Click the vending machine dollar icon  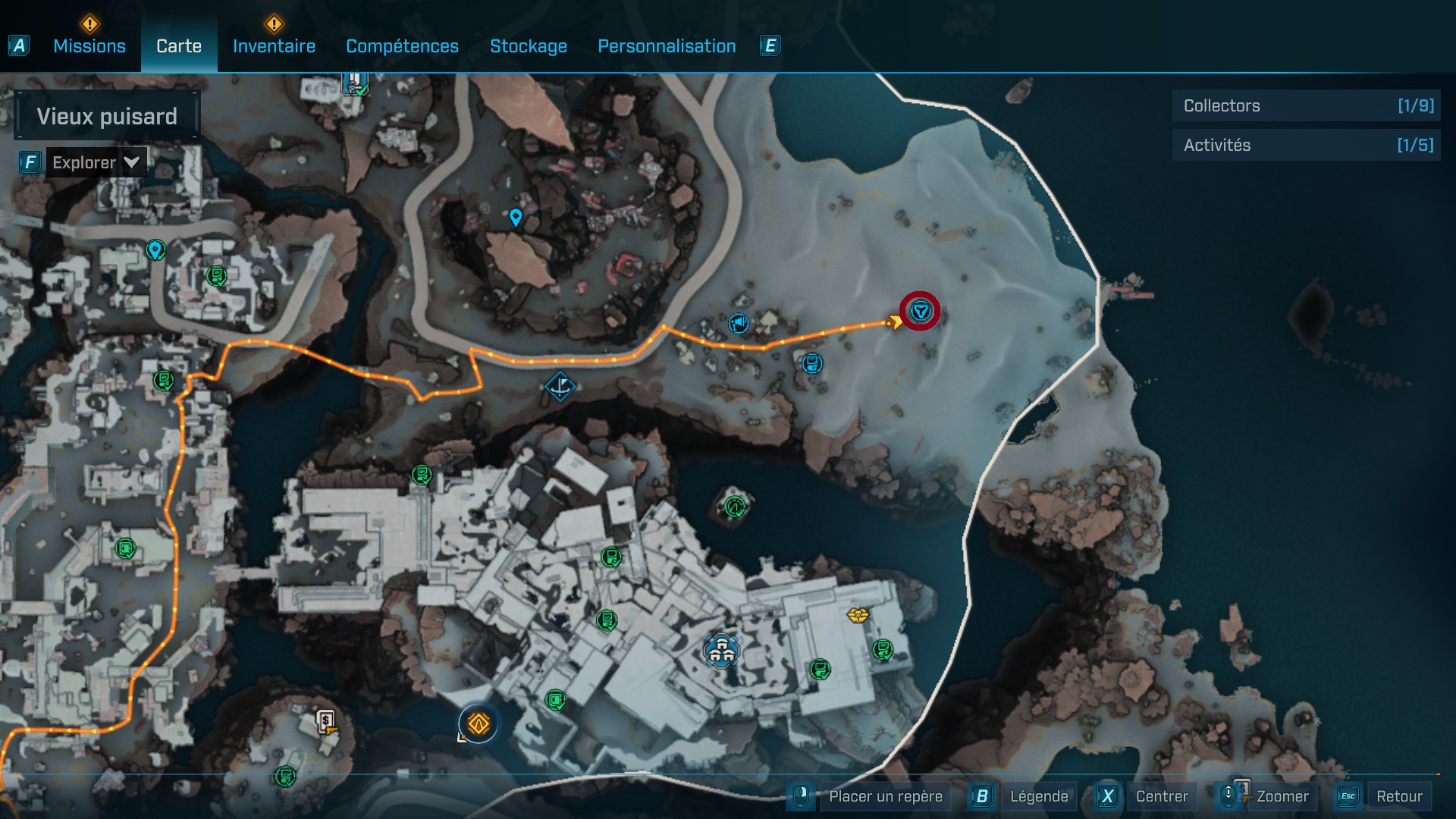click(326, 720)
